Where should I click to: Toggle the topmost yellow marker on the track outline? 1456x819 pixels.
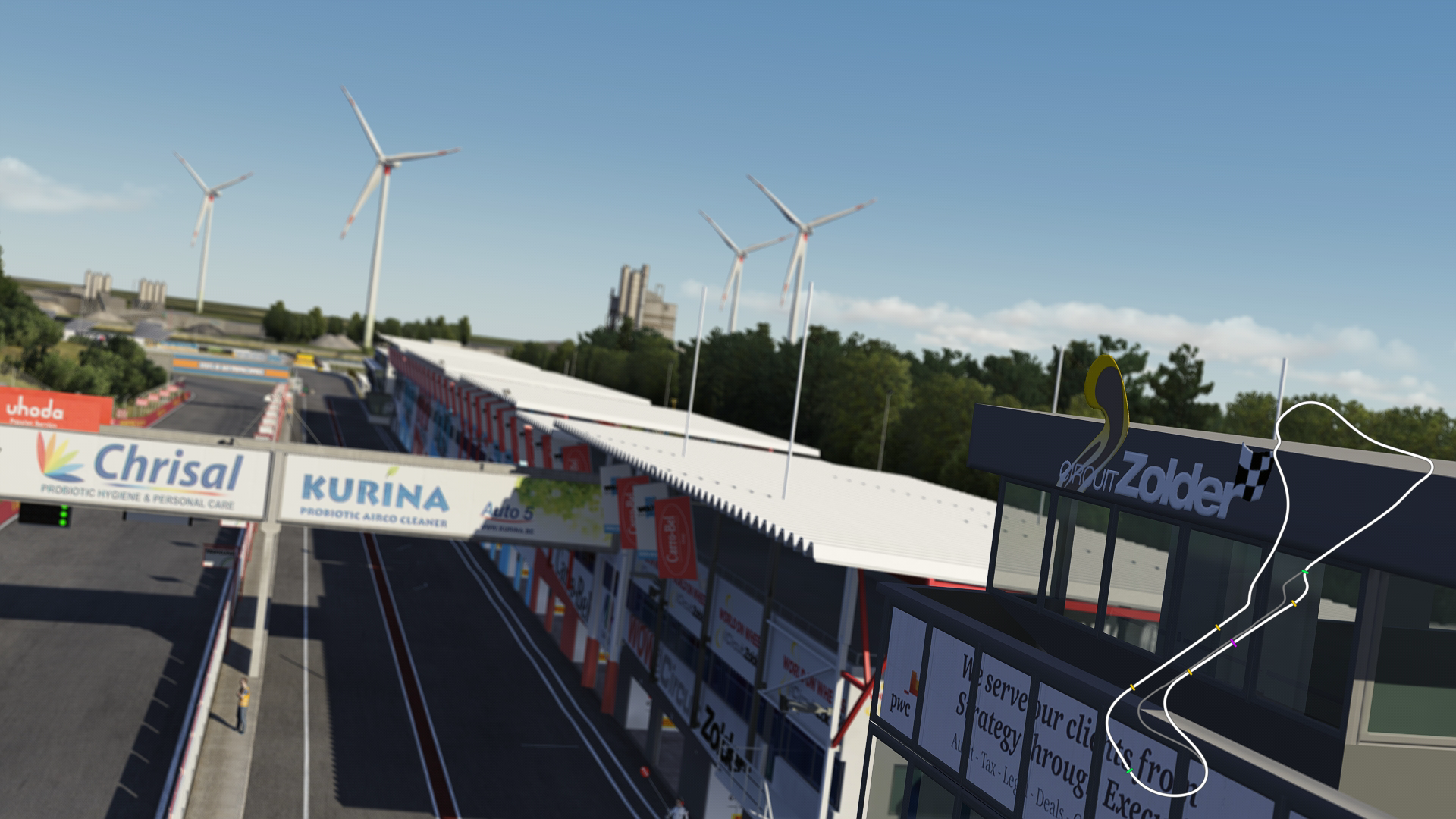click(1294, 604)
